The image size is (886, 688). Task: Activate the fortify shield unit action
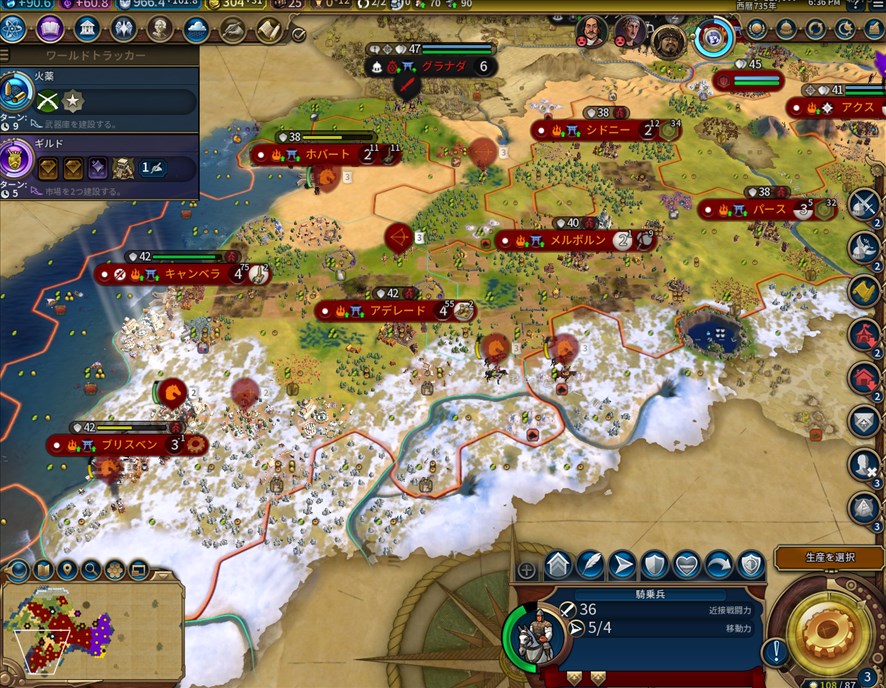[653, 567]
